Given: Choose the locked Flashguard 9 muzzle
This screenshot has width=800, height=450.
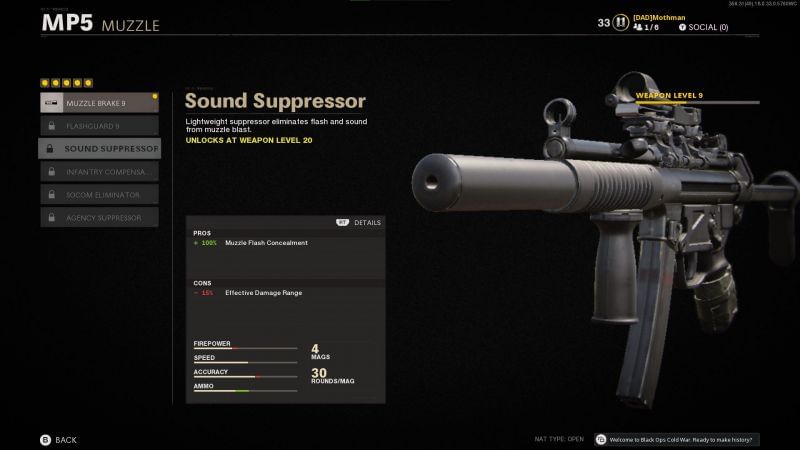Looking at the screenshot, I should [99, 126].
